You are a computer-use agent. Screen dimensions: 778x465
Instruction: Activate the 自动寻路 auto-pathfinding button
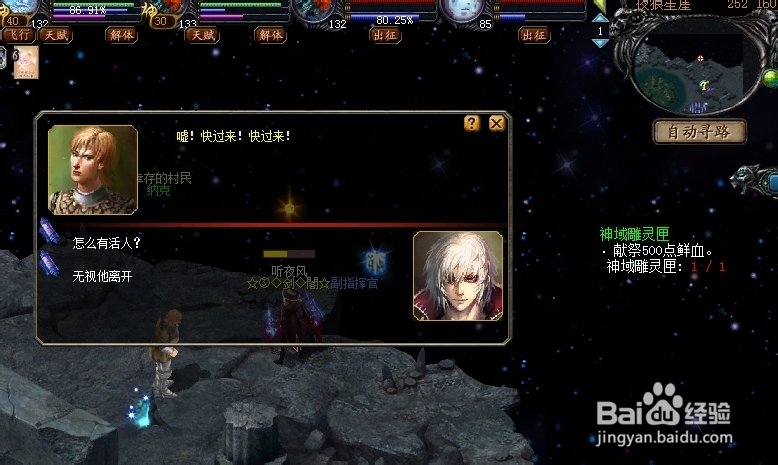pyautogui.click(x=699, y=131)
